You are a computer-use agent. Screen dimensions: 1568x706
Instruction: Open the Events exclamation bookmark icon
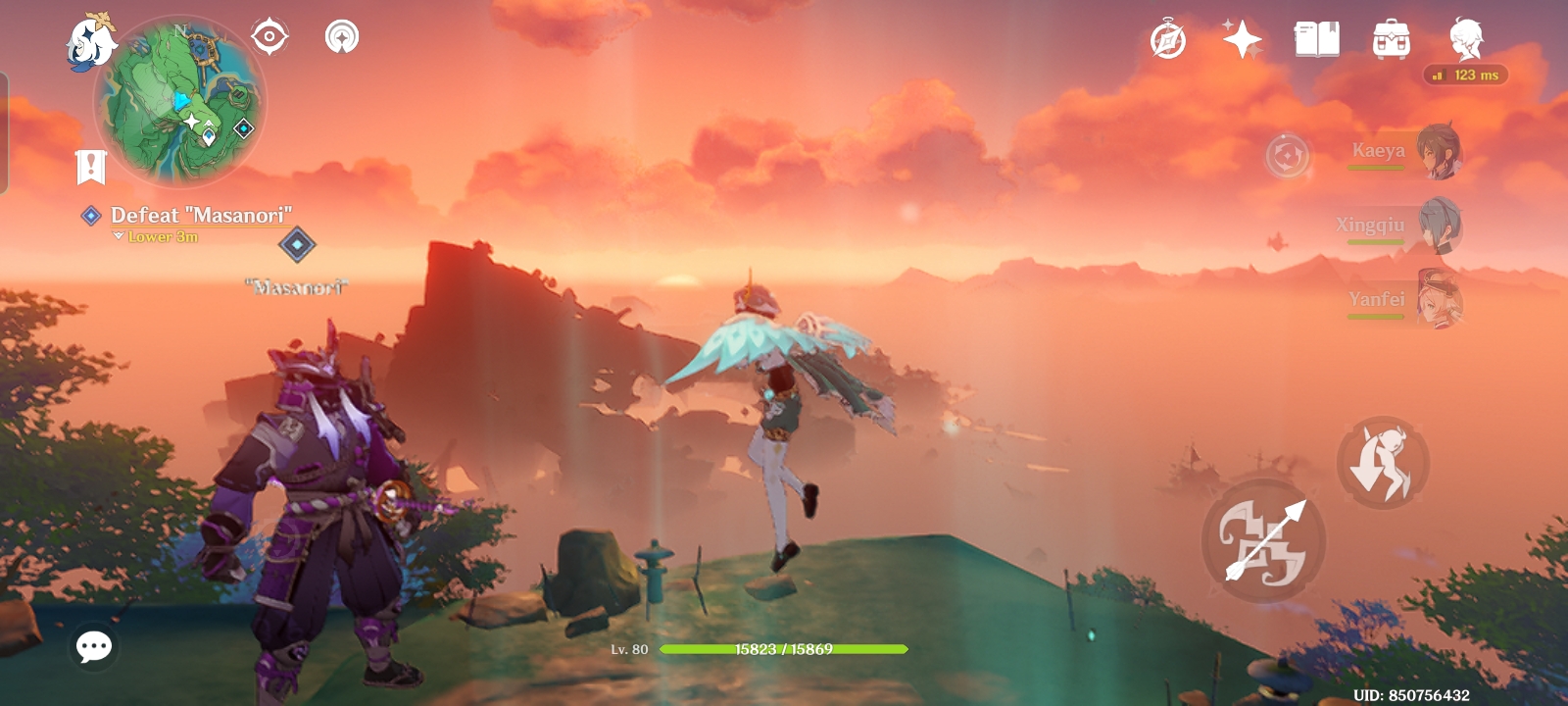point(90,165)
